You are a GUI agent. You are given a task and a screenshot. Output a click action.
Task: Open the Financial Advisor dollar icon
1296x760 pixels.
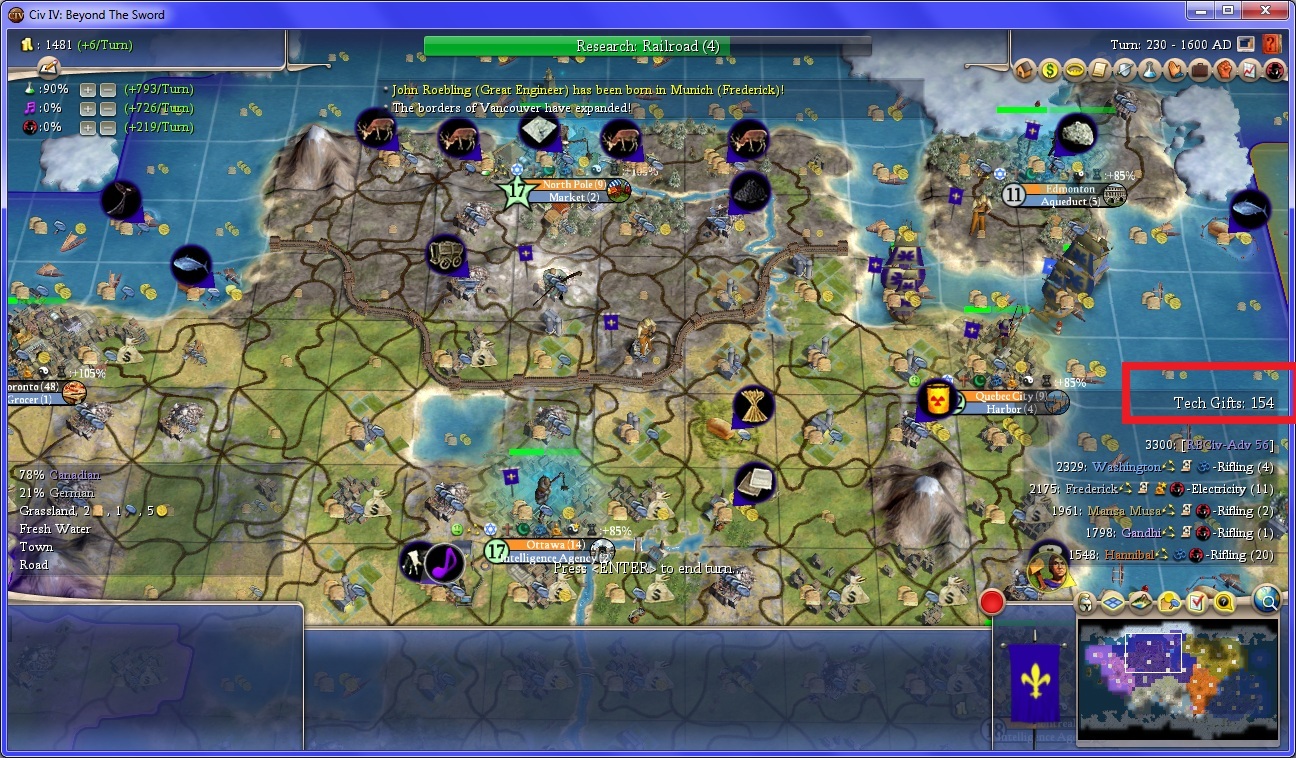1050,70
